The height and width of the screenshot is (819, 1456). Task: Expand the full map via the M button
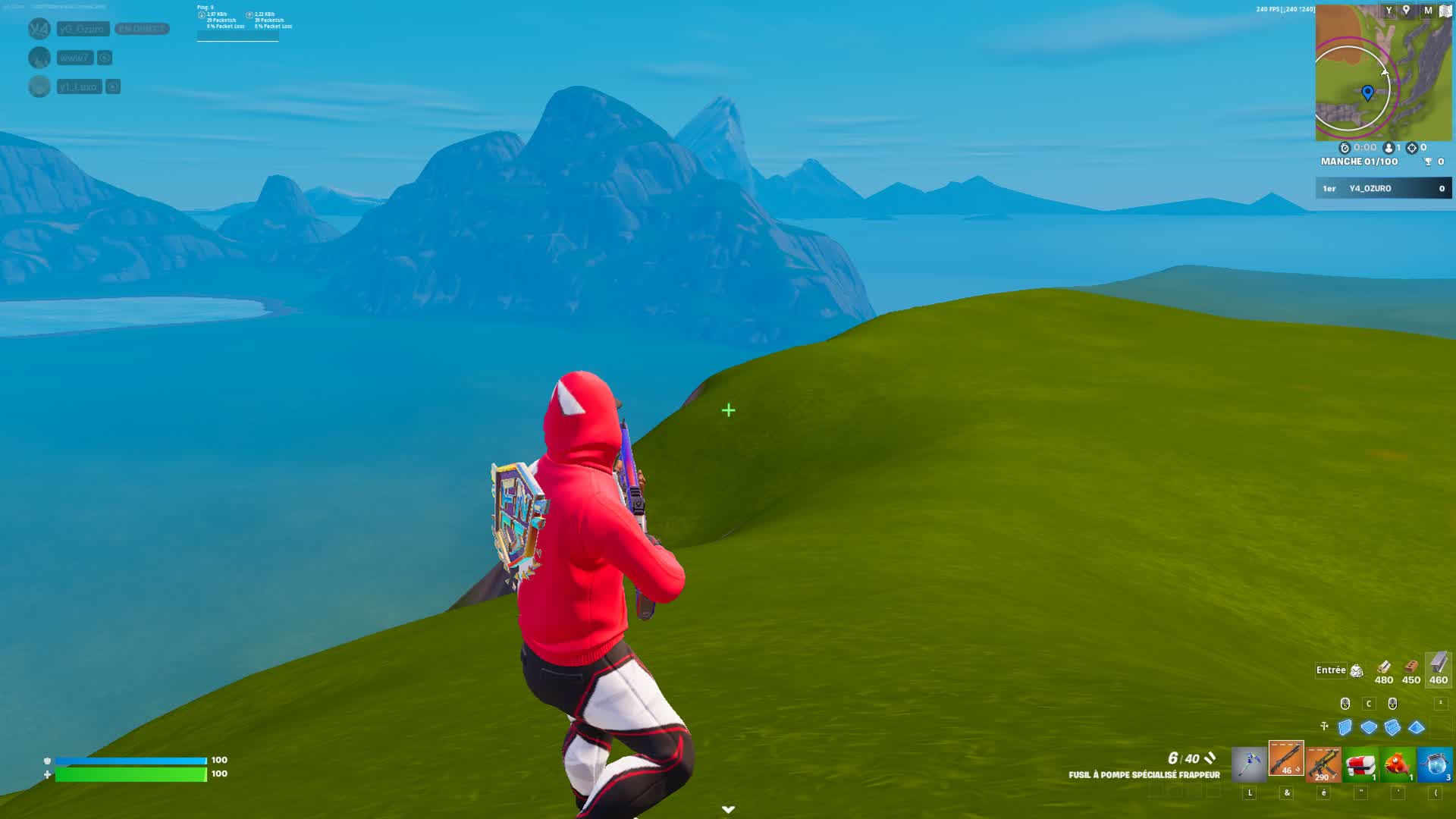click(1428, 10)
